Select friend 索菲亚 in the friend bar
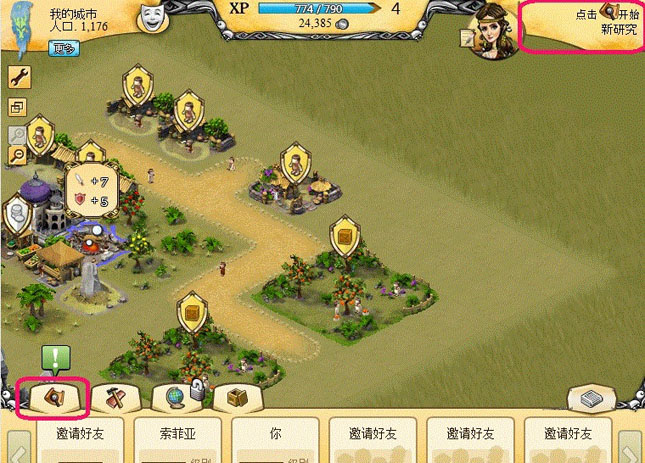This screenshot has height=463, width=645. 180,436
